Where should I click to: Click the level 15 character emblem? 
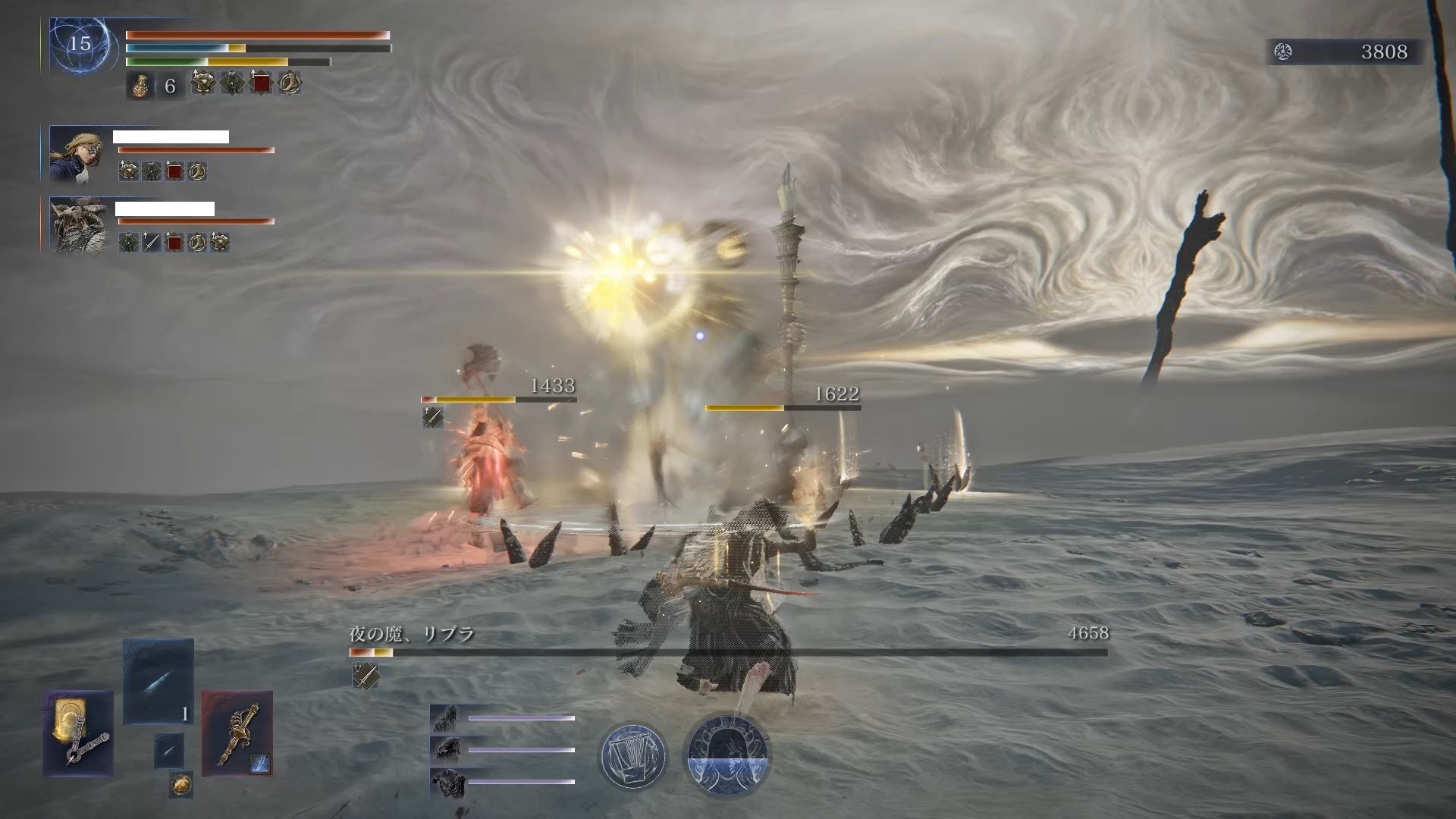[x=80, y=45]
